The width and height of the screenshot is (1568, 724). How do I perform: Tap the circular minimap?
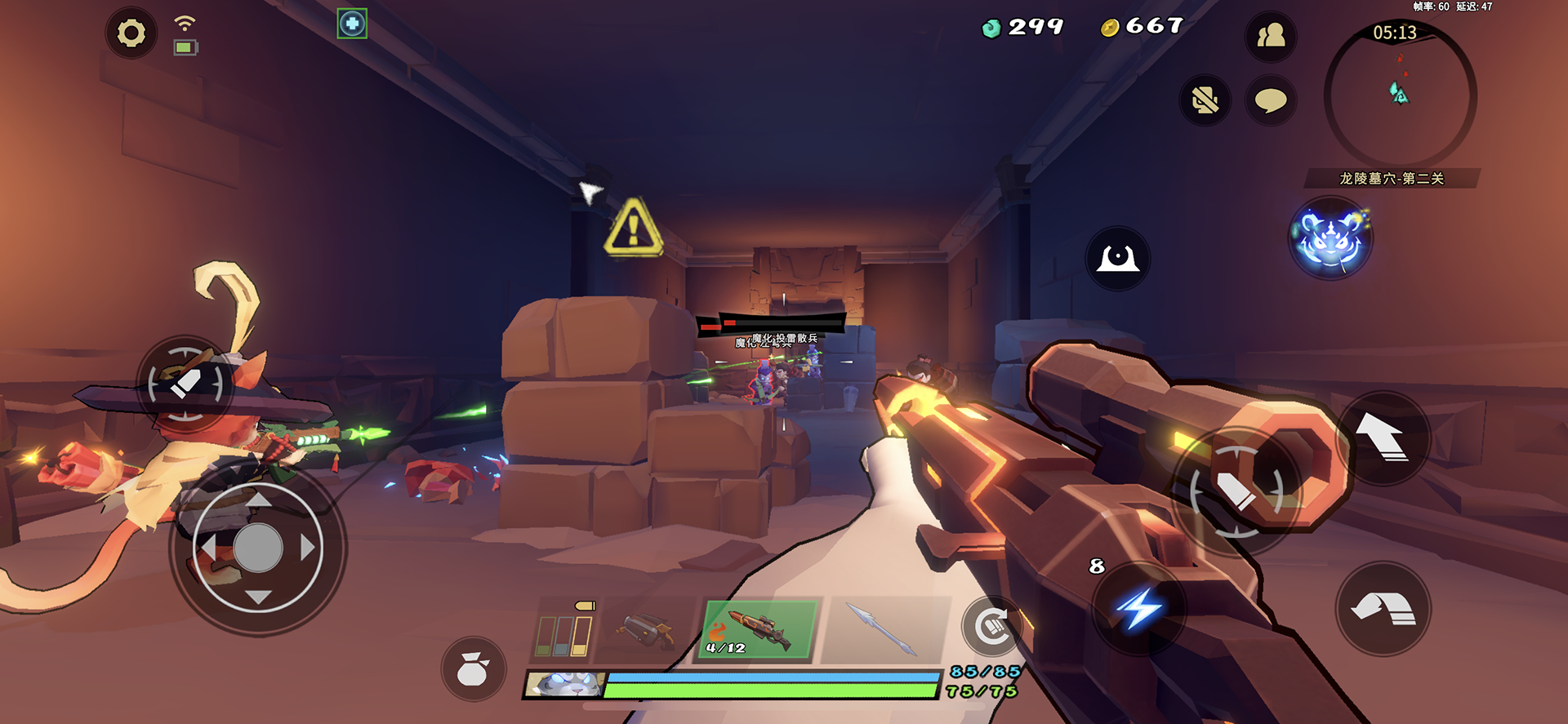coord(1399,96)
